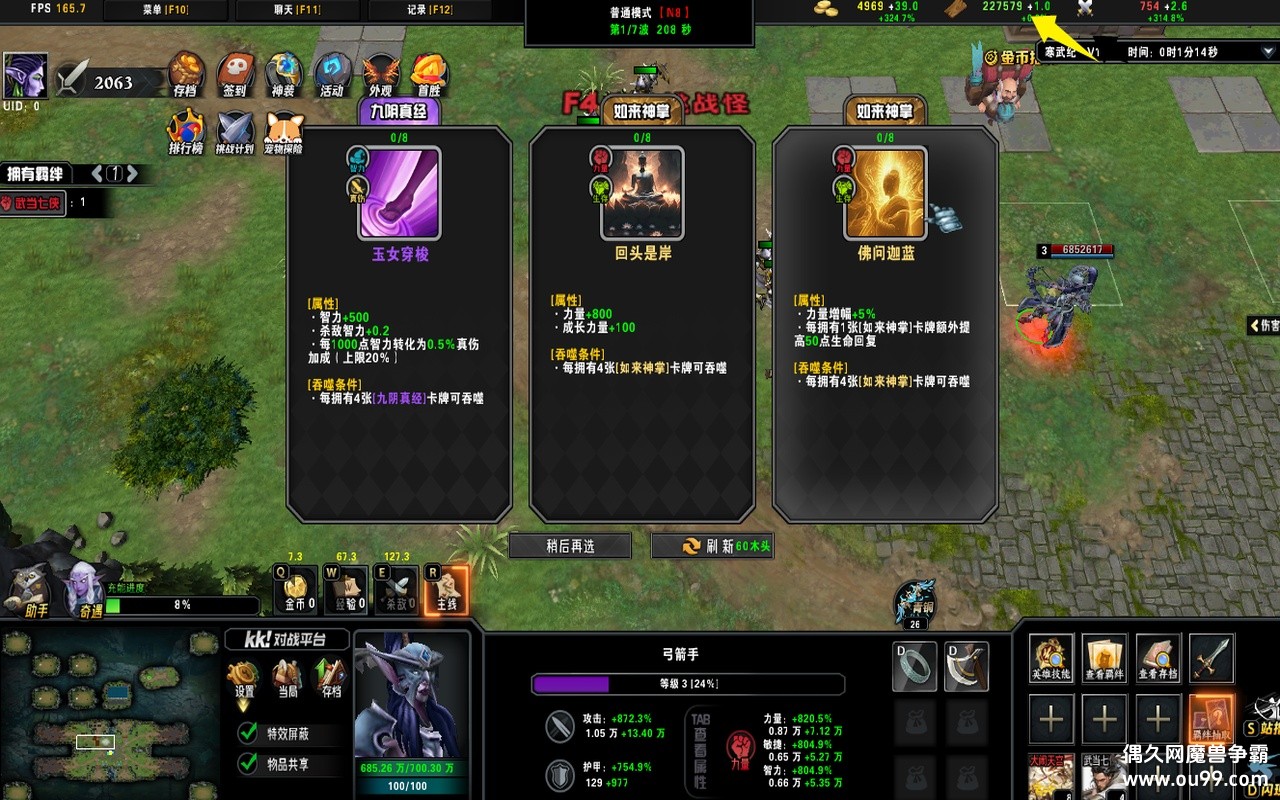The width and height of the screenshot is (1280, 800).
Task: Select the 神装 icon
Action: (285, 72)
